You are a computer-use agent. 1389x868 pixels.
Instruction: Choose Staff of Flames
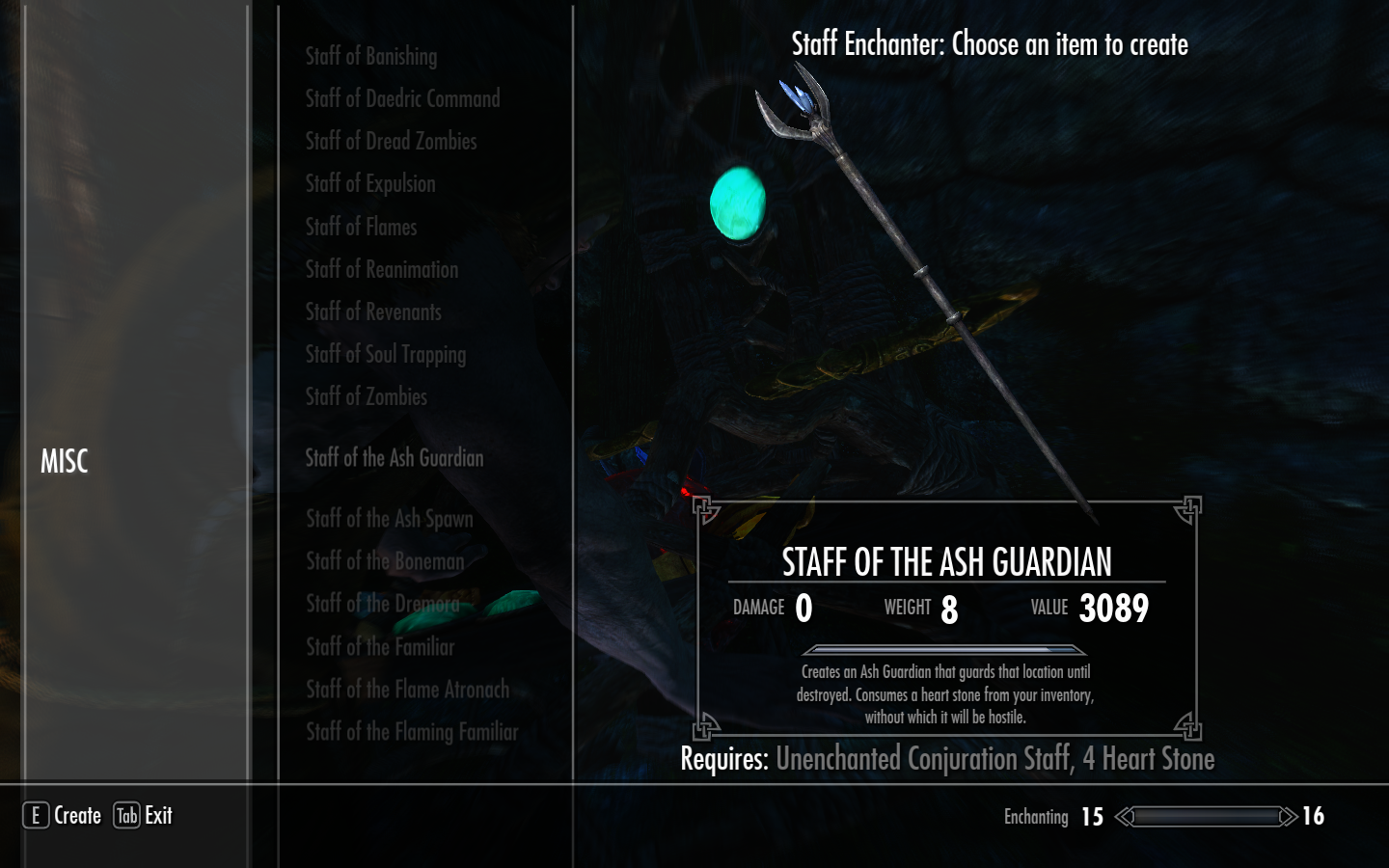pyautogui.click(x=361, y=227)
